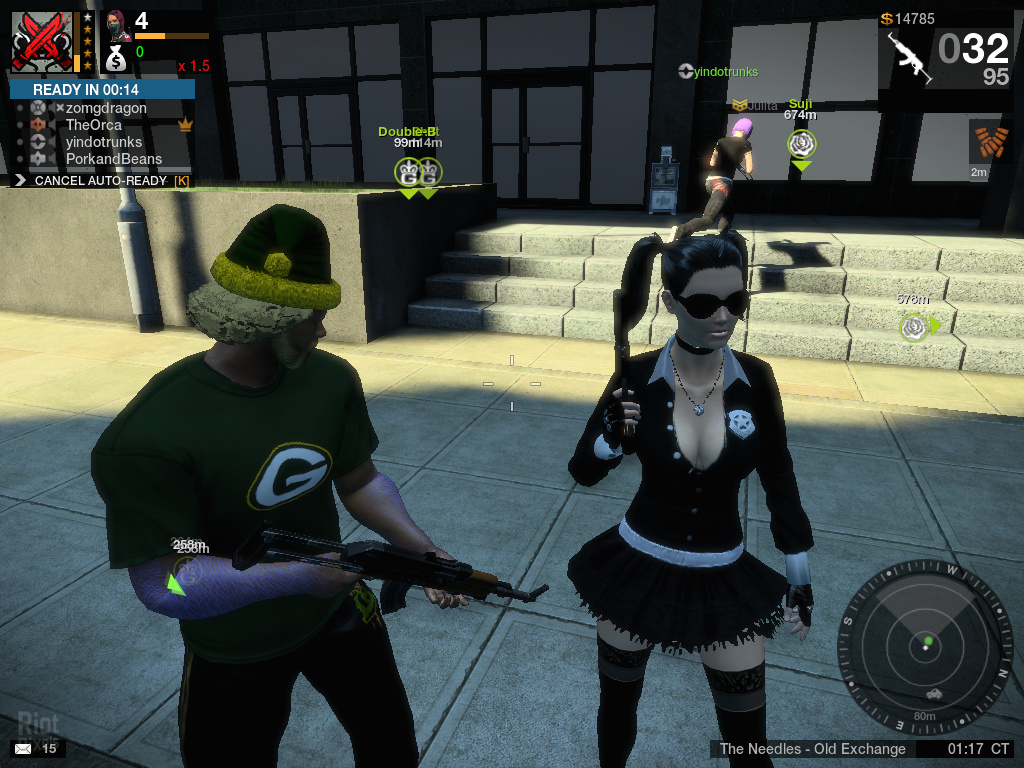Click the 576m waypoint marker
The height and width of the screenshot is (768, 1024).
point(913,326)
